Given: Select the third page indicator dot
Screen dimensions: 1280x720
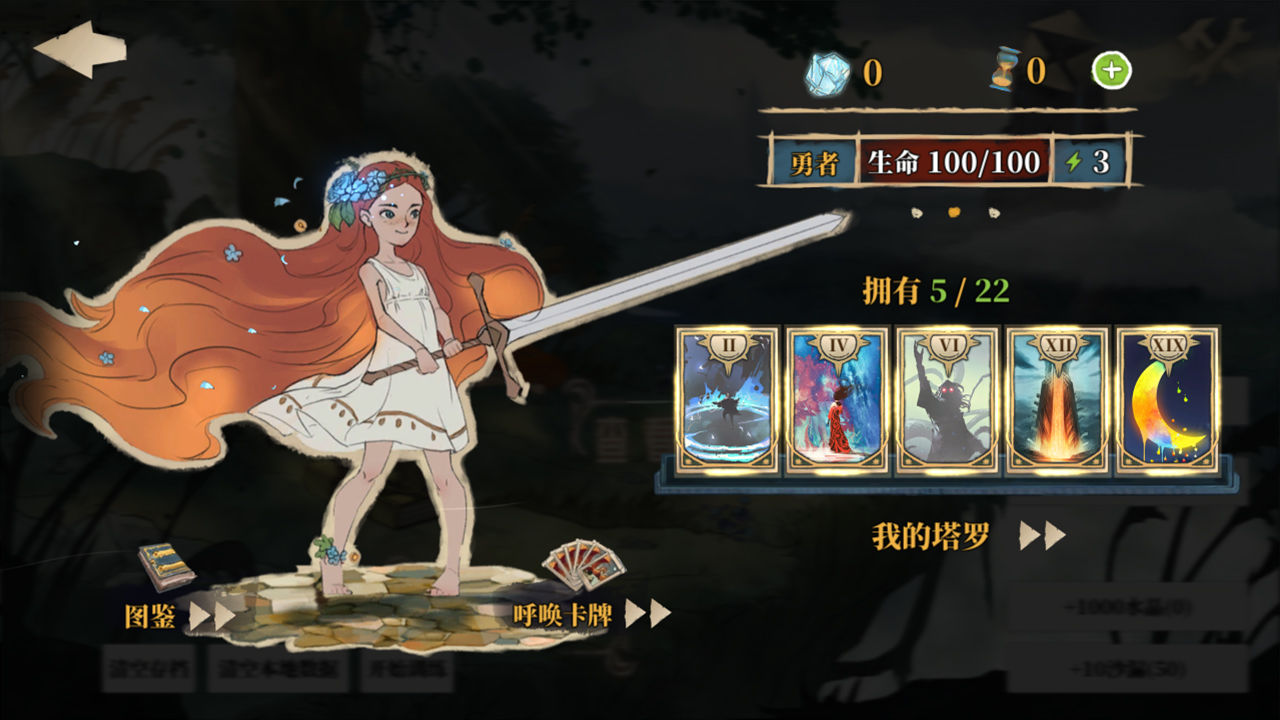Looking at the screenshot, I should [x=993, y=214].
